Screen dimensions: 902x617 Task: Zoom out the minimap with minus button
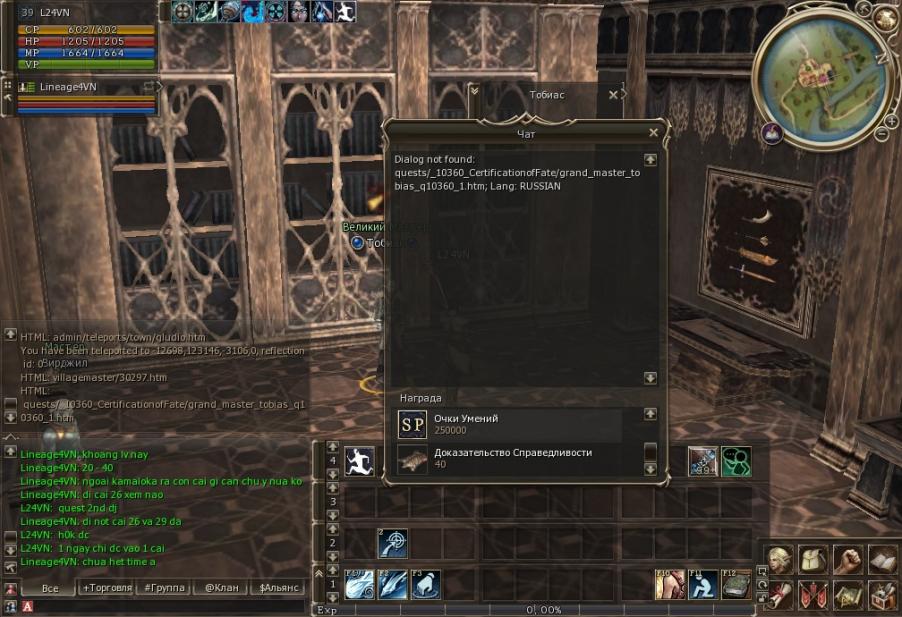click(x=879, y=134)
